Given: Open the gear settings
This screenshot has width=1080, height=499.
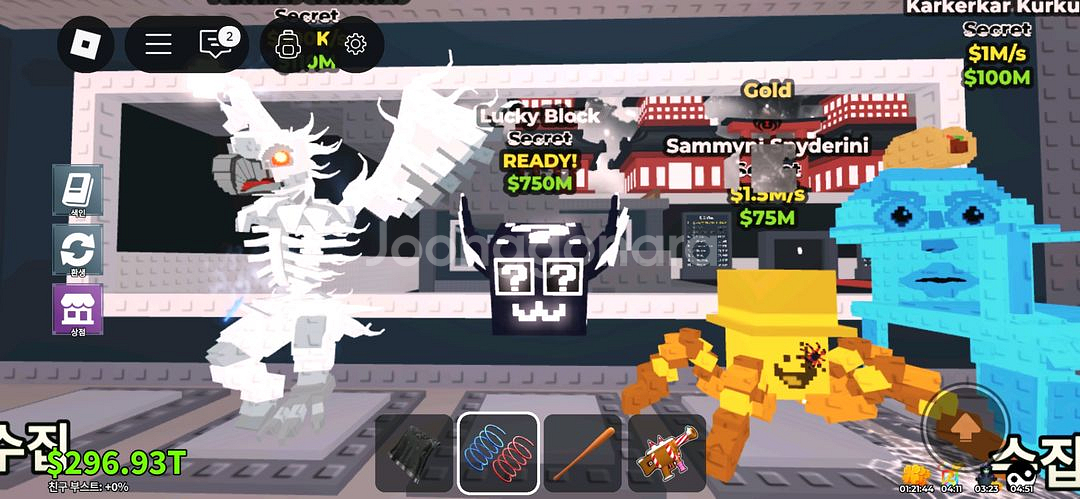Looking at the screenshot, I should coord(355,44).
